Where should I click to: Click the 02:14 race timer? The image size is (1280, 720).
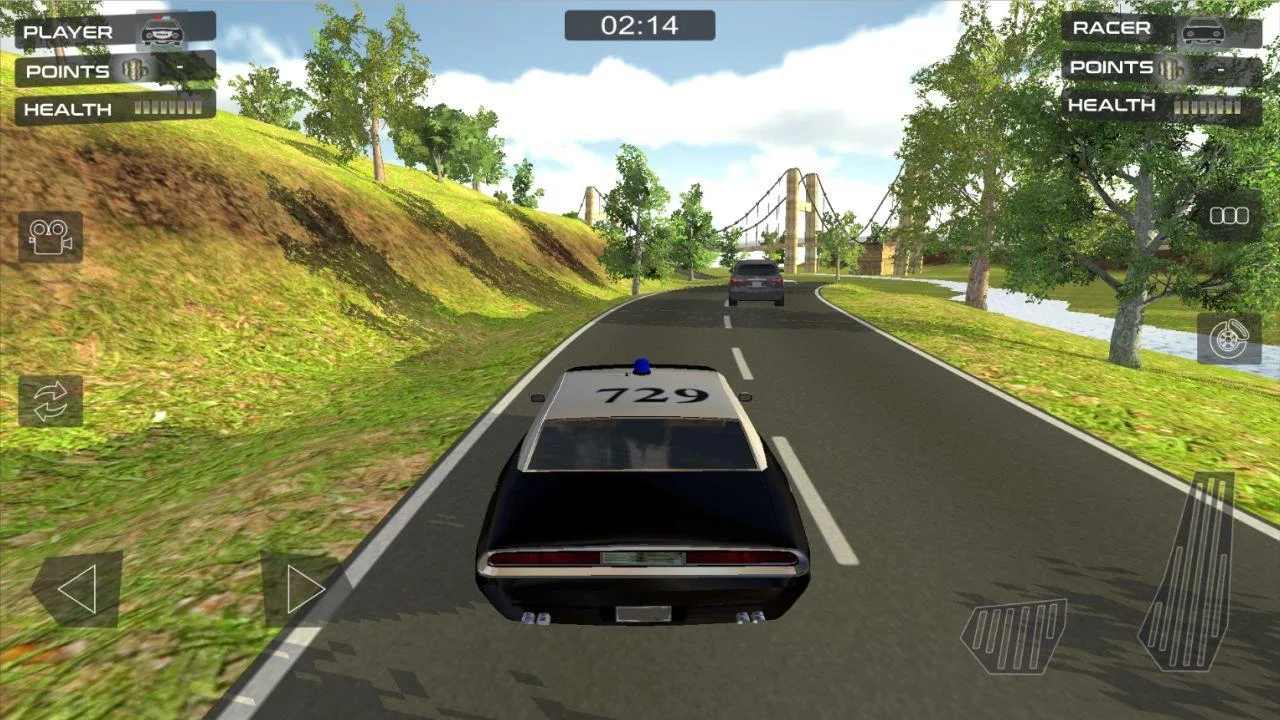(640, 25)
